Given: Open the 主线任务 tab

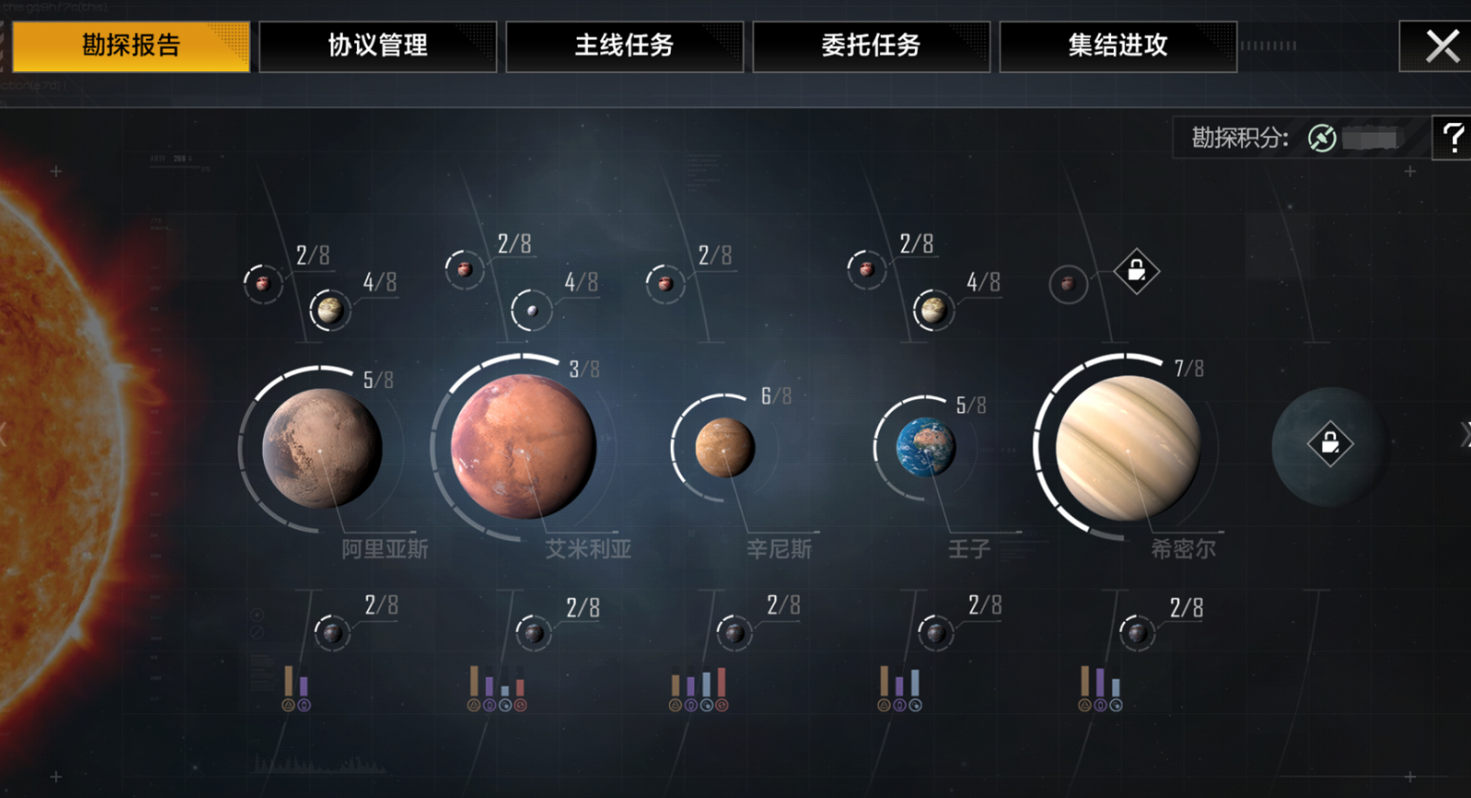Looking at the screenshot, I should (626, 45).
